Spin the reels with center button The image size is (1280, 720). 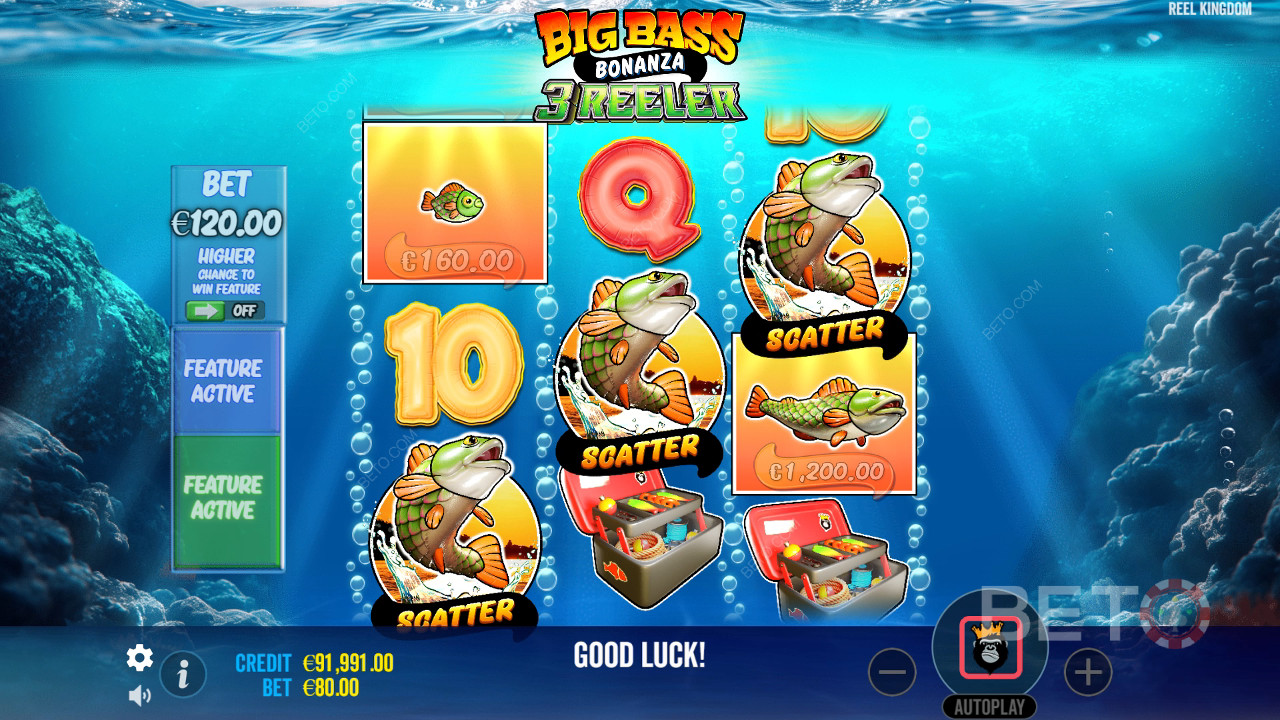(x=990, y=648)
